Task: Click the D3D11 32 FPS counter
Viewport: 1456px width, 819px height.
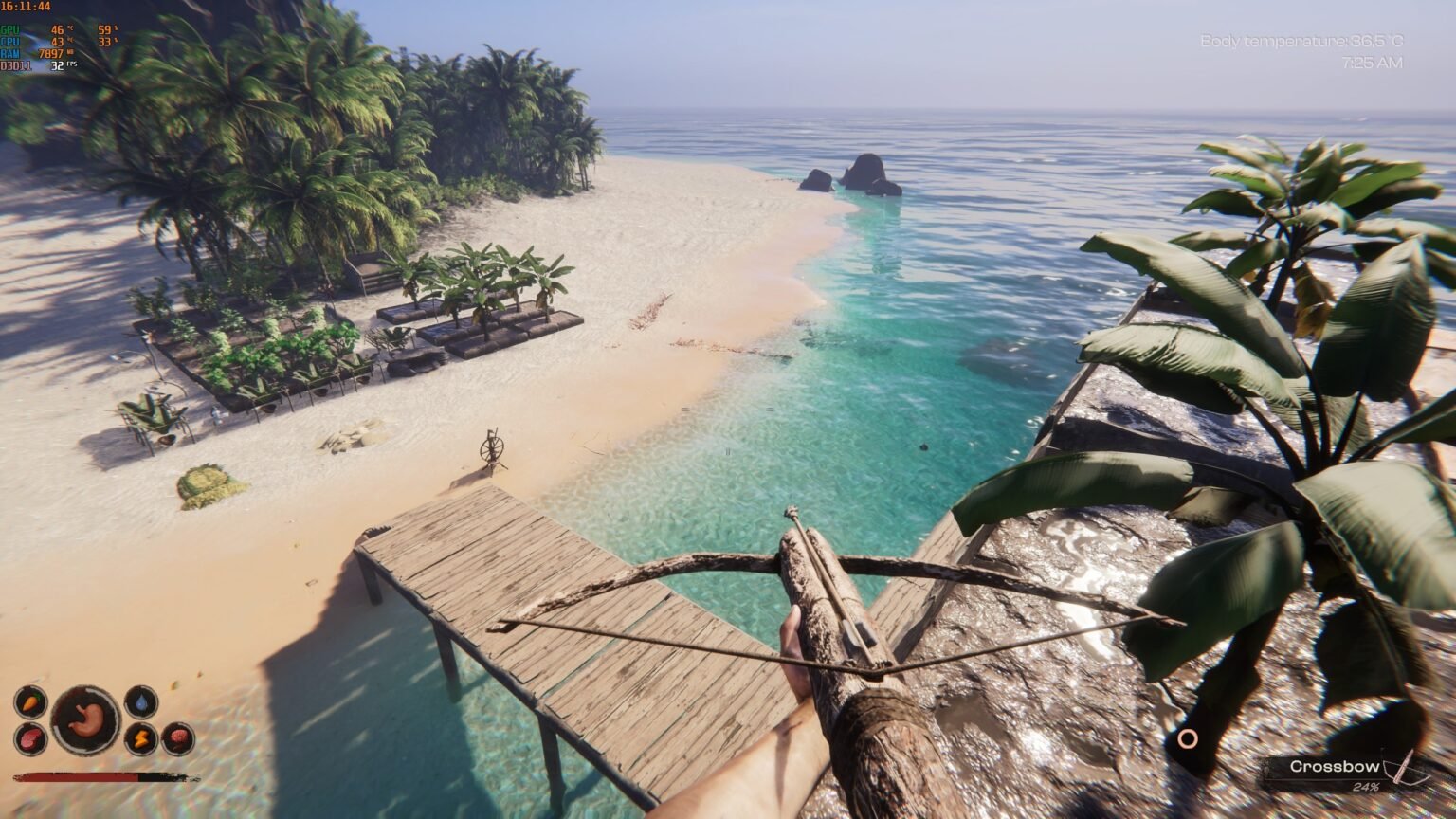Action: tap(55, 66)
